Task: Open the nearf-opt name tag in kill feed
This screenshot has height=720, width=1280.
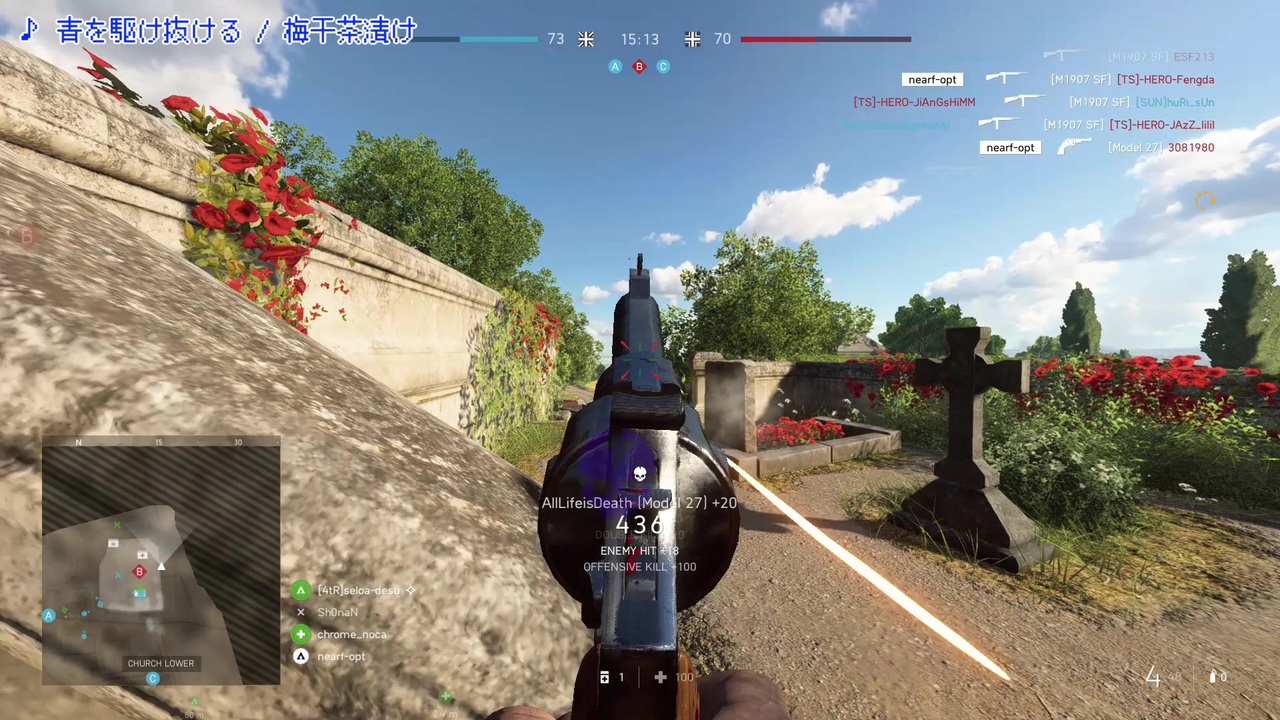Action: click(x=932, y=79)
